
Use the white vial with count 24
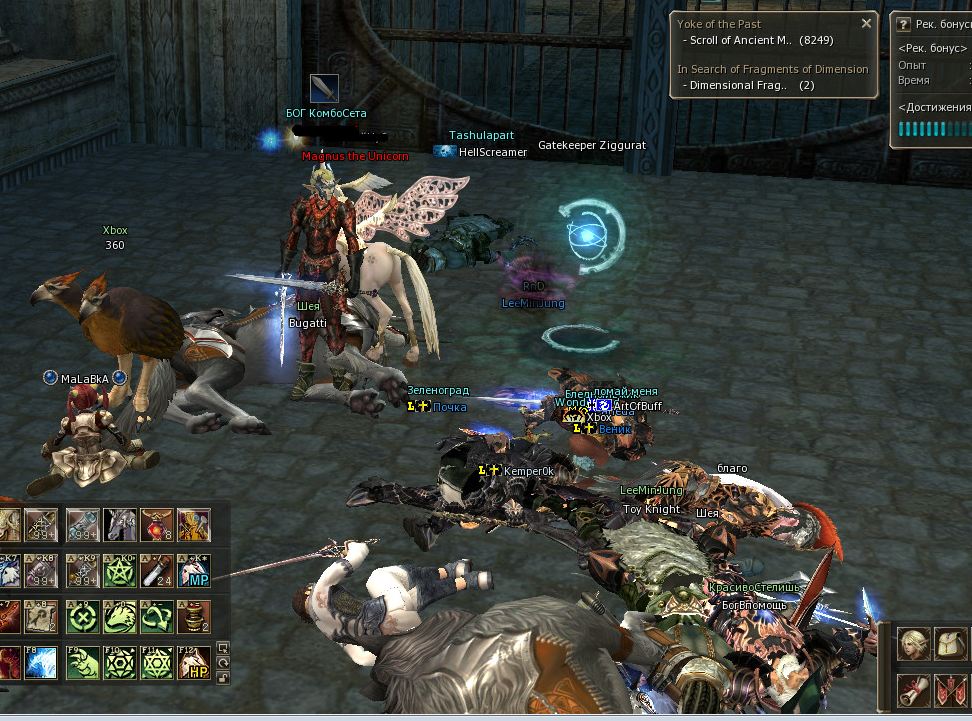point(156,571)
